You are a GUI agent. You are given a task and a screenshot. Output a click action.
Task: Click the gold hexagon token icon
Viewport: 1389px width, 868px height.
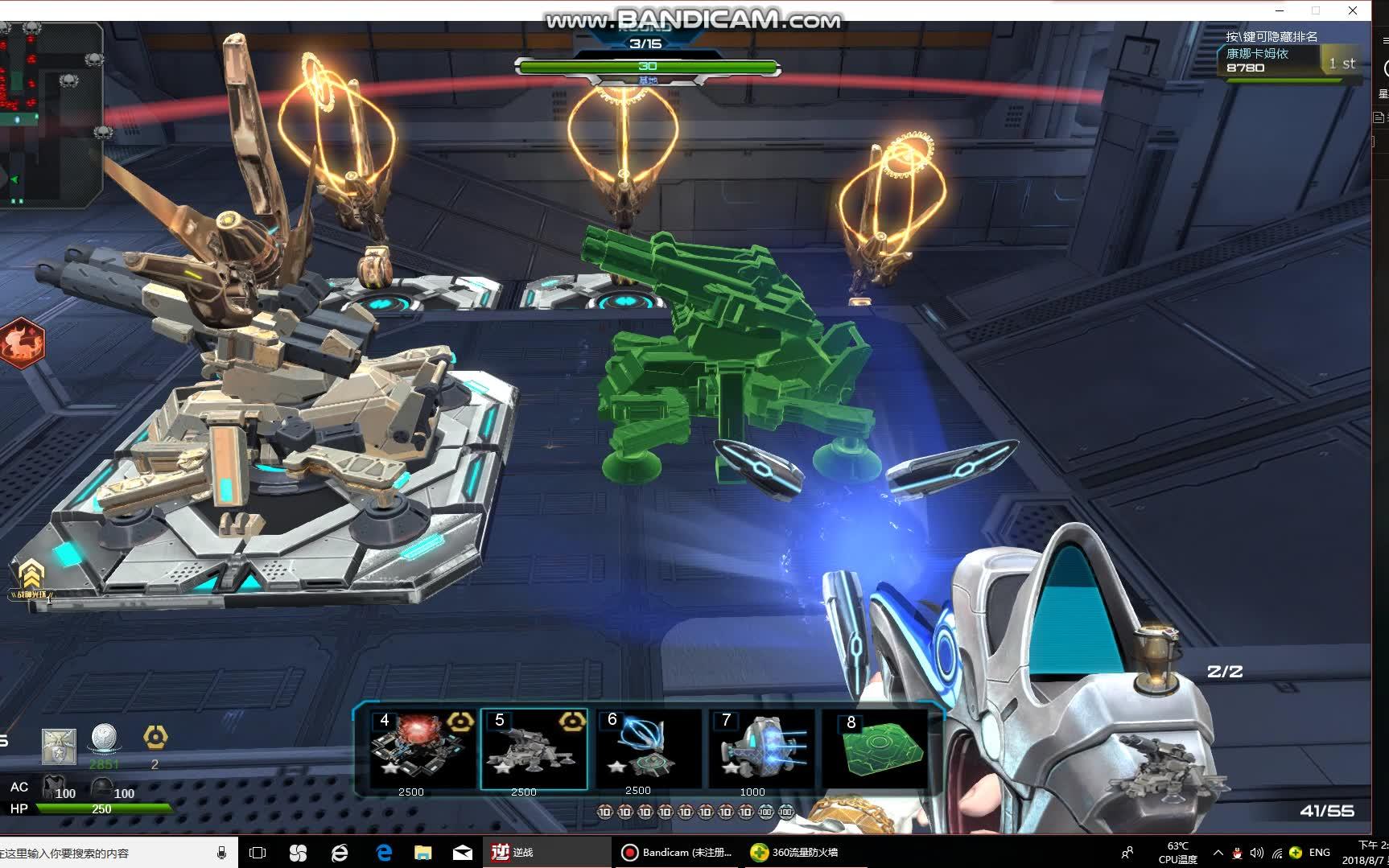[x=155, y=737]
